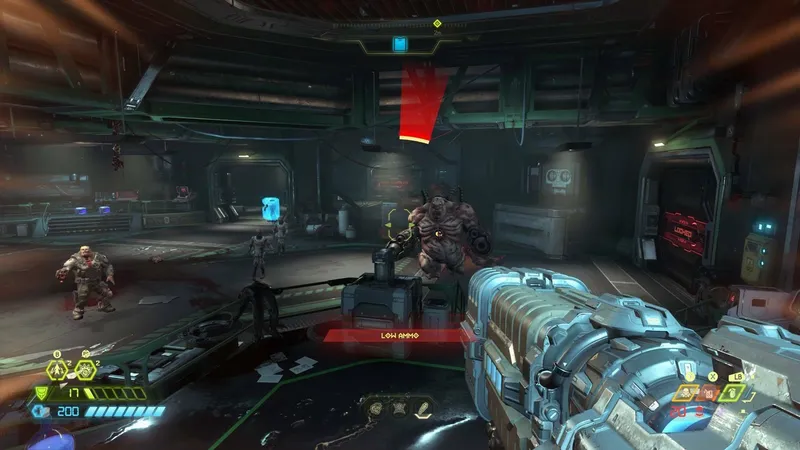Click the blue keycard icon below compass
This screenshot has width=800, height=450.
coord(400,44)
